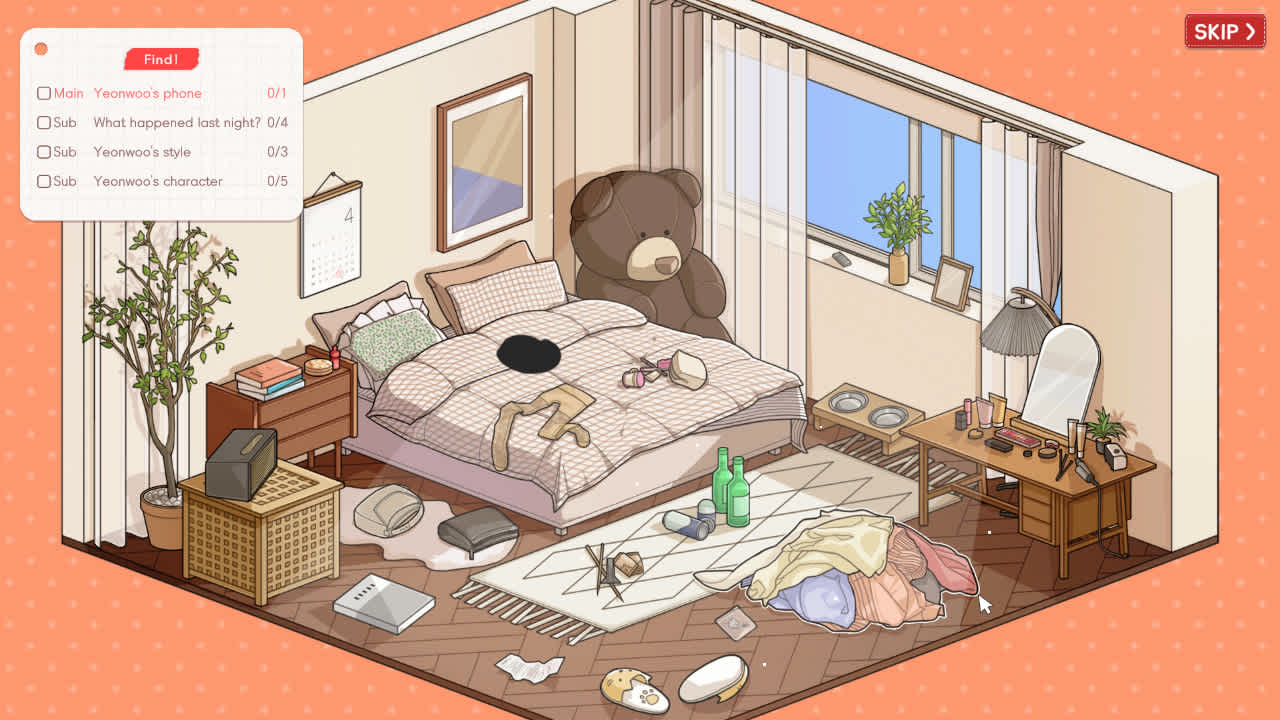1280x720 pixels.
Task: Check the 'Yeonwoo's character' sub quest box
Action: pos(44,181)
